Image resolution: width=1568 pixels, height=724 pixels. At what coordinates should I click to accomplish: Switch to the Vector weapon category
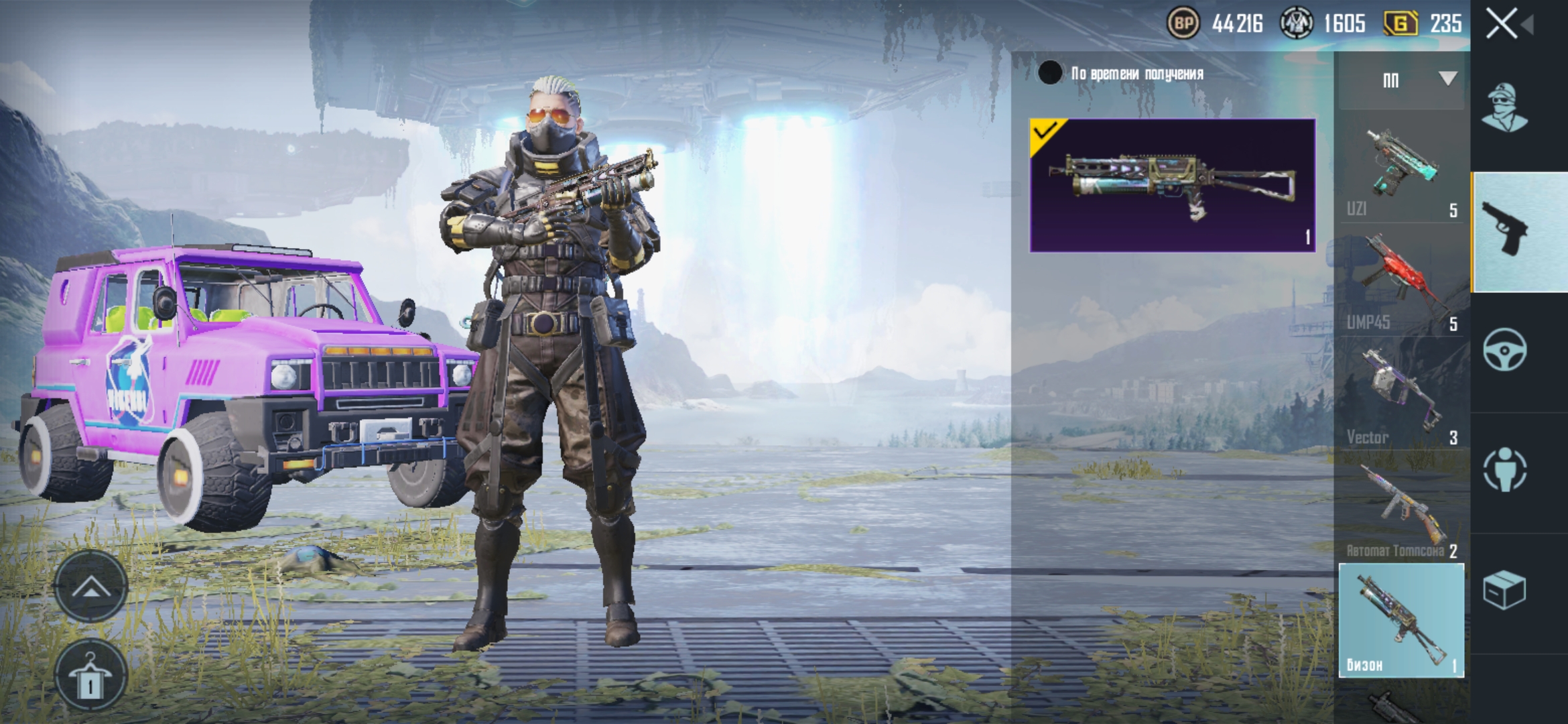[1401, 399]
